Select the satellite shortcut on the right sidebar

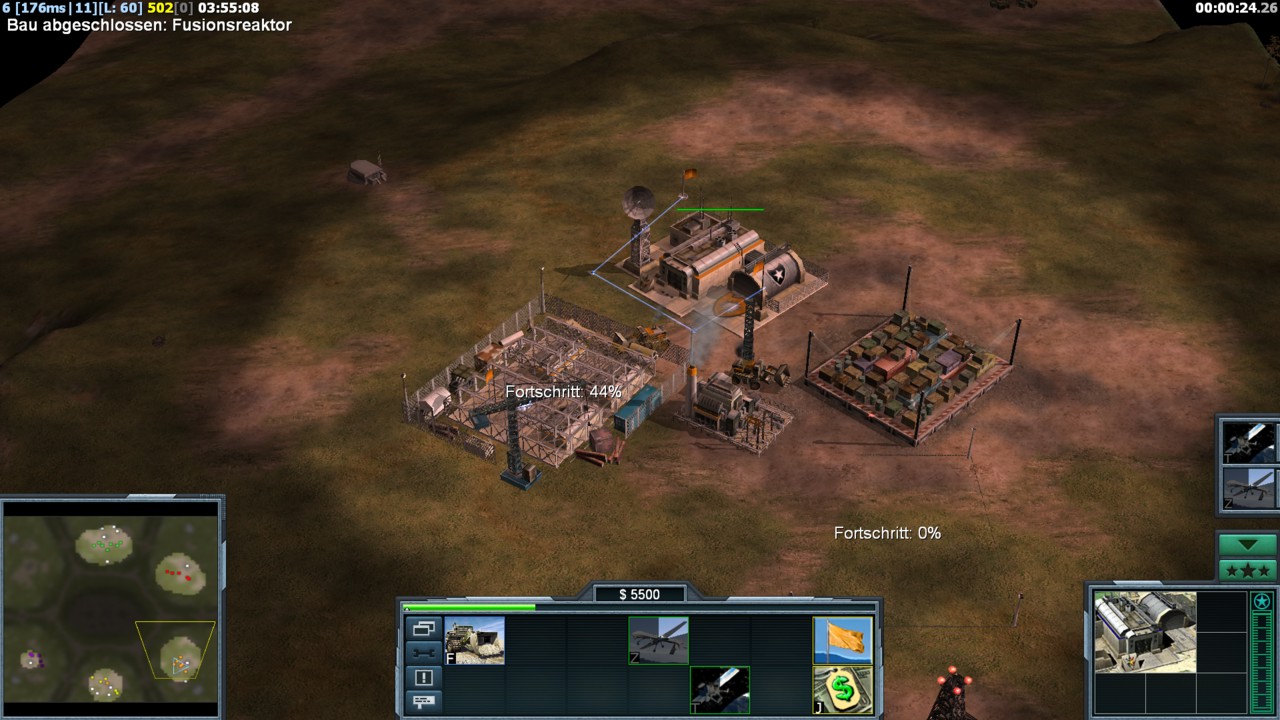1250,442
